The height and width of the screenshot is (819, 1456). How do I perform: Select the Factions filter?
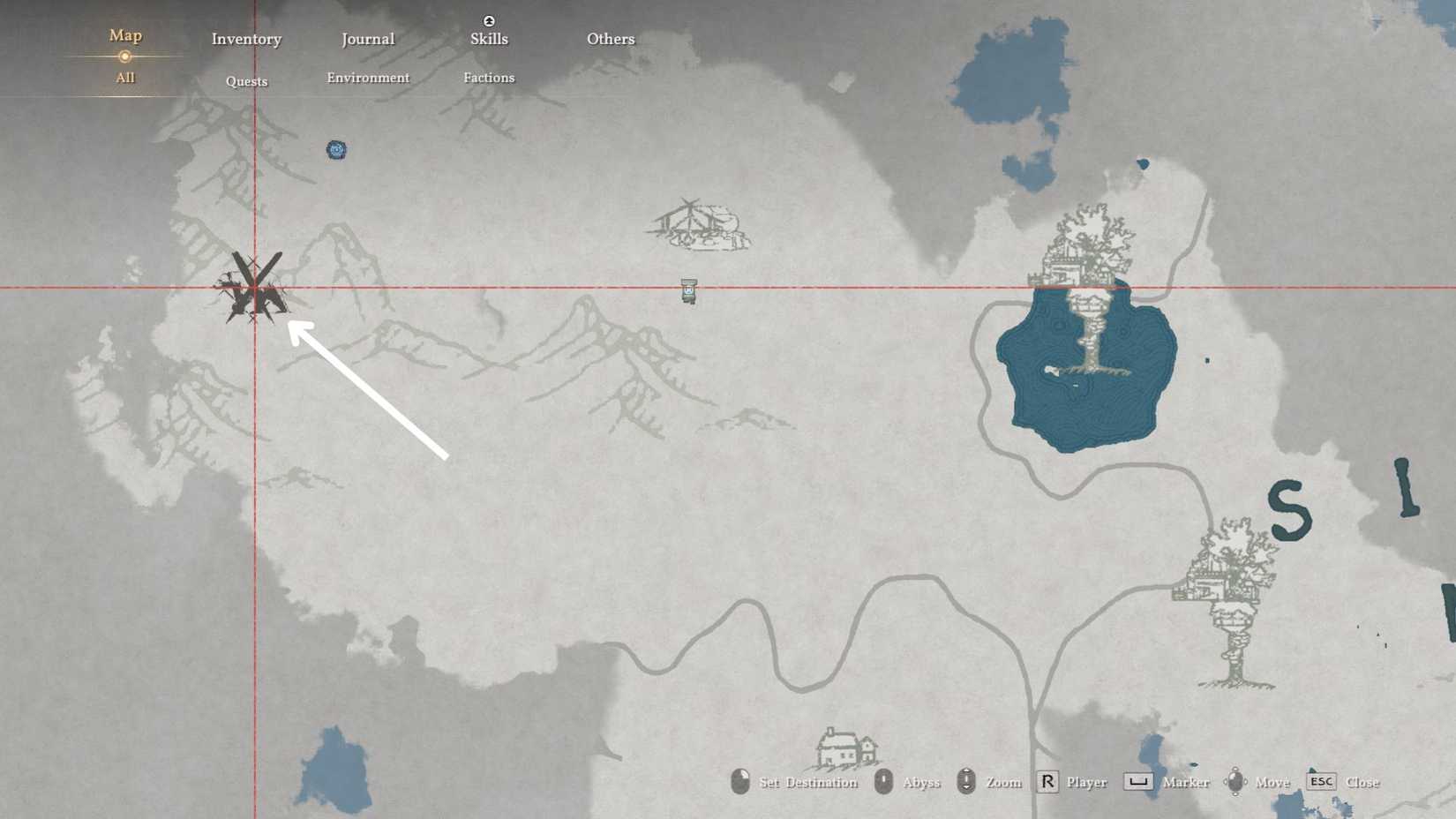(x=489, y=78)
